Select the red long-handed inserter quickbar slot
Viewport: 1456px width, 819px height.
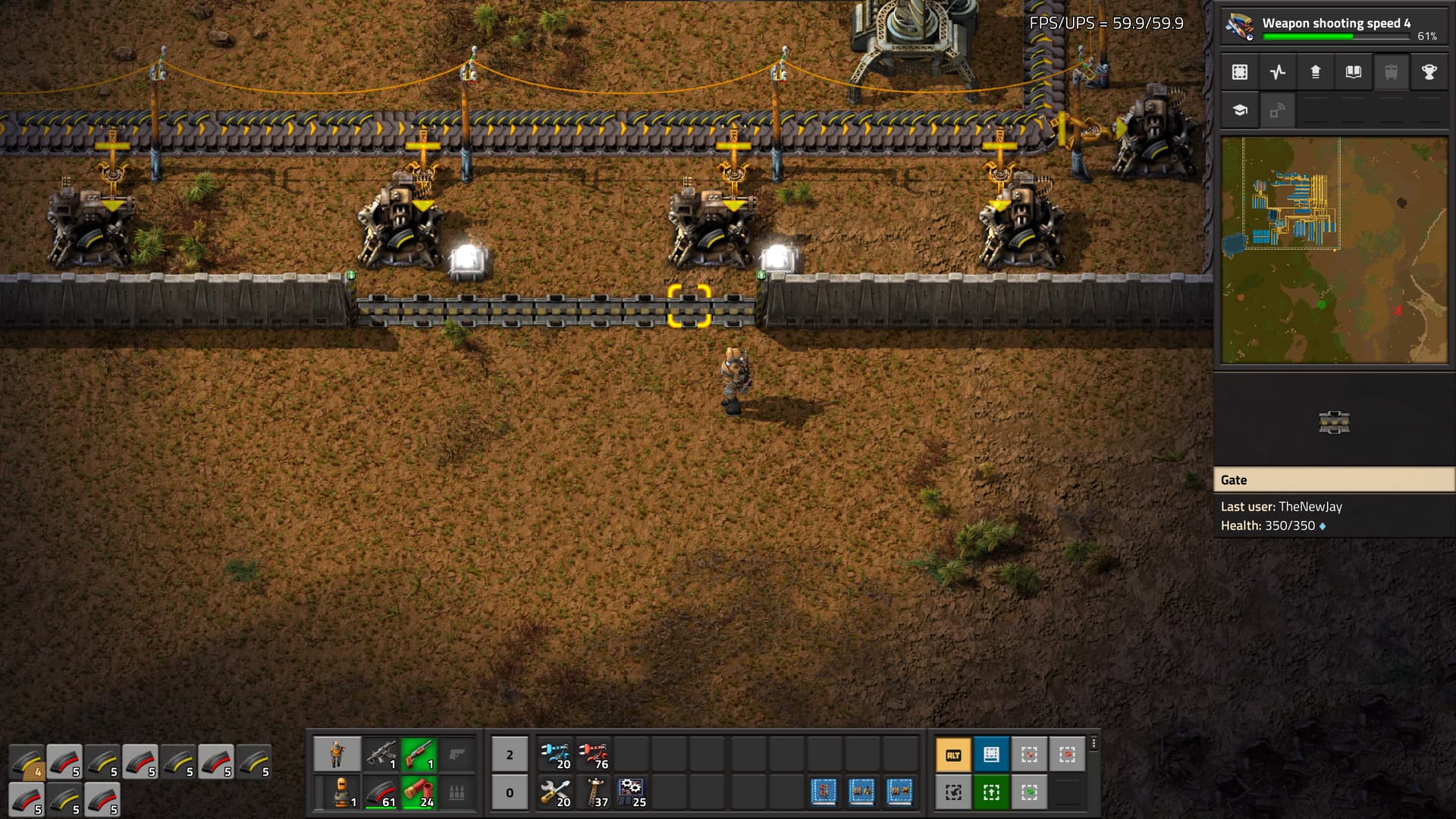(594, 755)
